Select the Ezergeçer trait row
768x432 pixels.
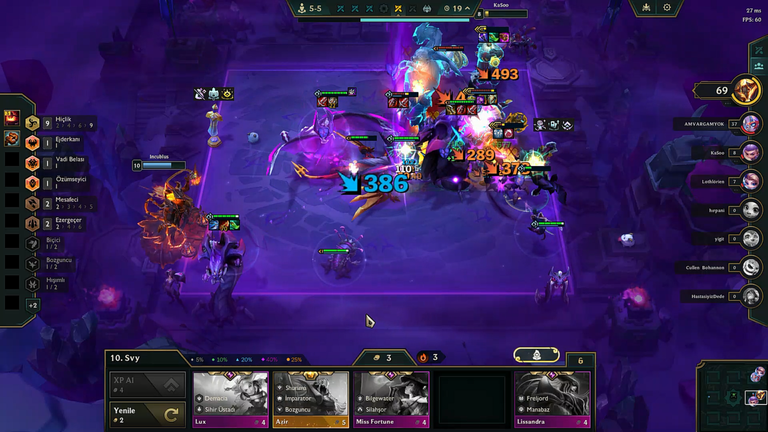point(33,223)
